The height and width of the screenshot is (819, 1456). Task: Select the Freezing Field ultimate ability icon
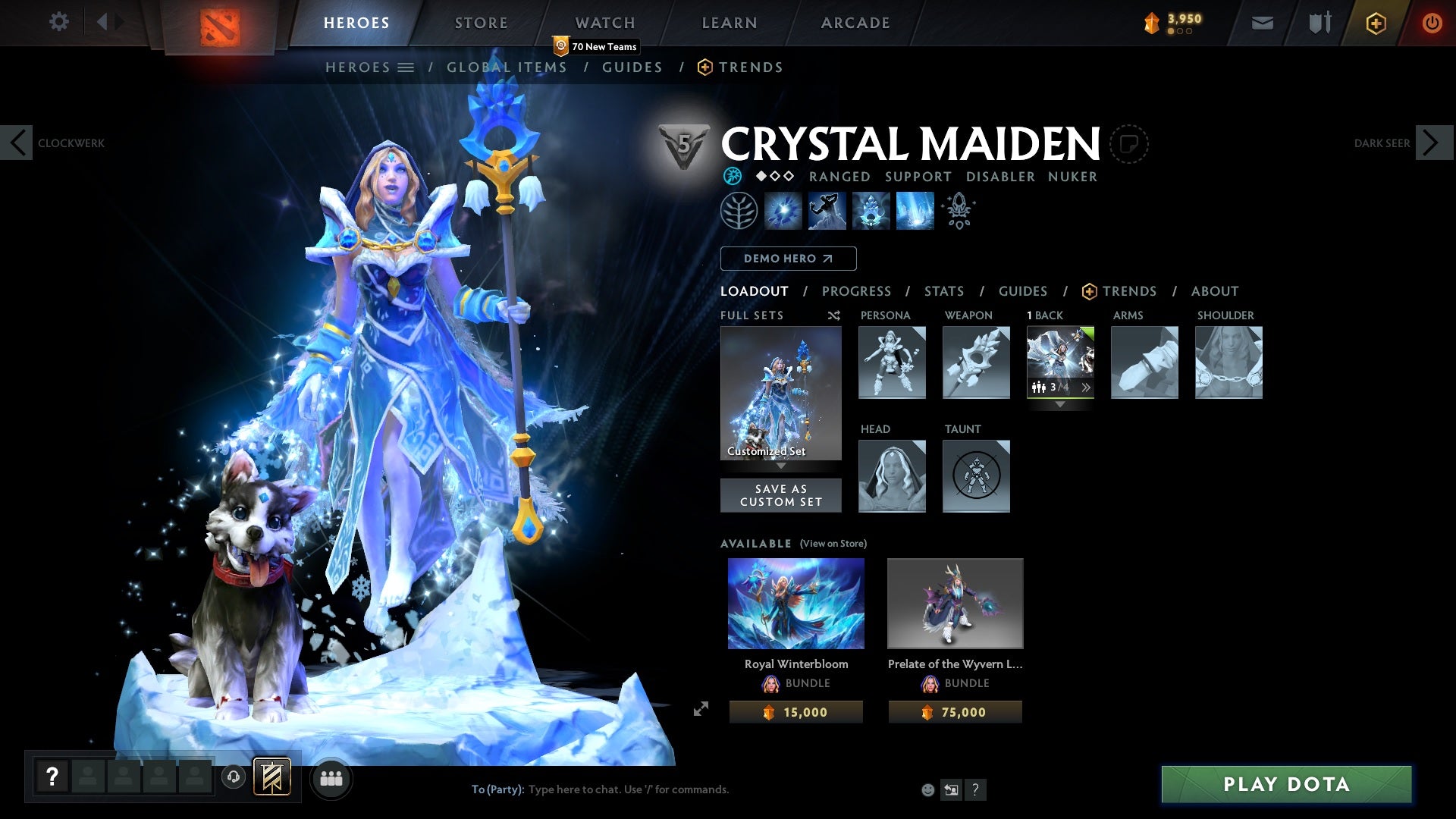pos(914,211)
